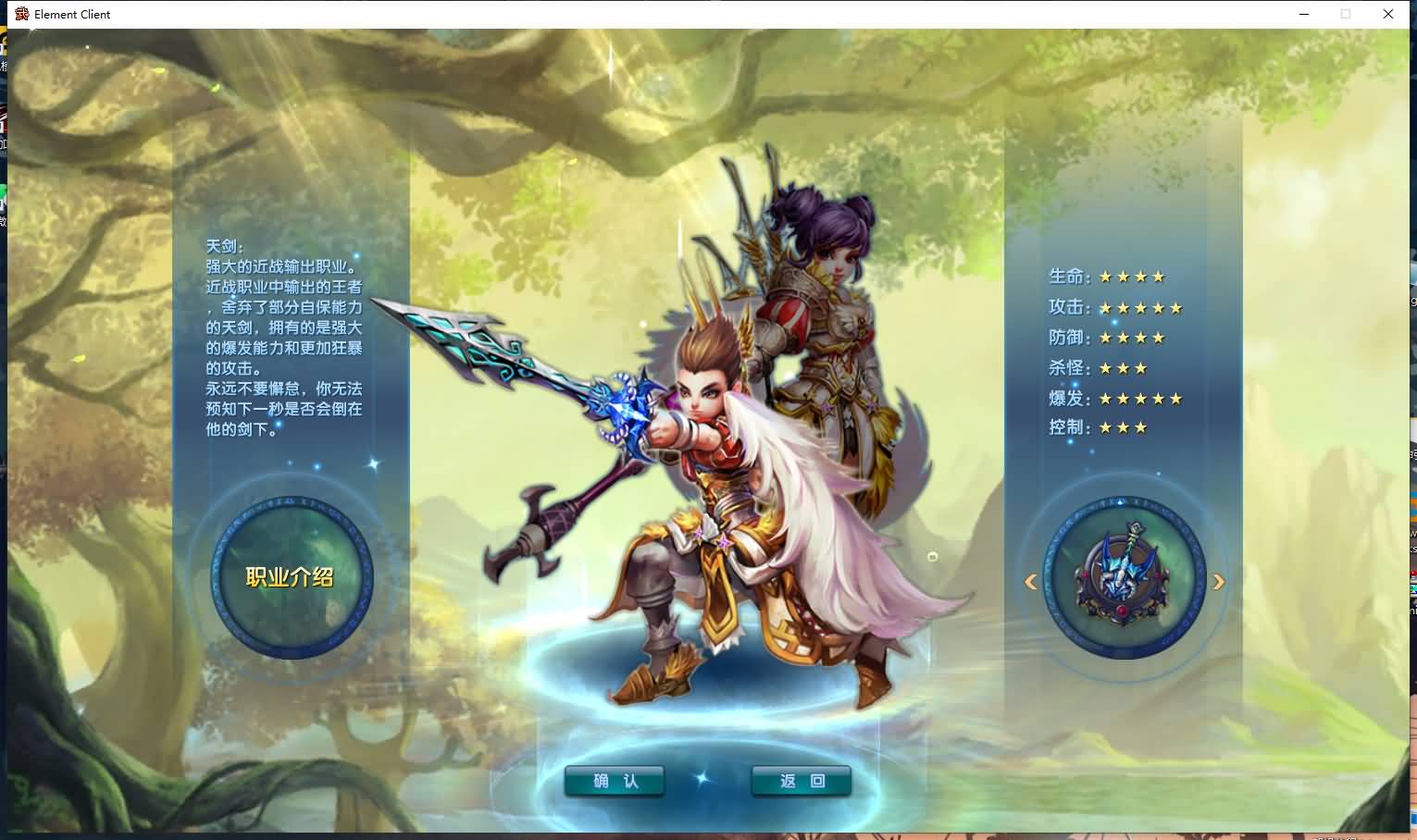Click the fifth star of the 攻击 rating
The image size is (1417, 840).
coord(1175,306)
